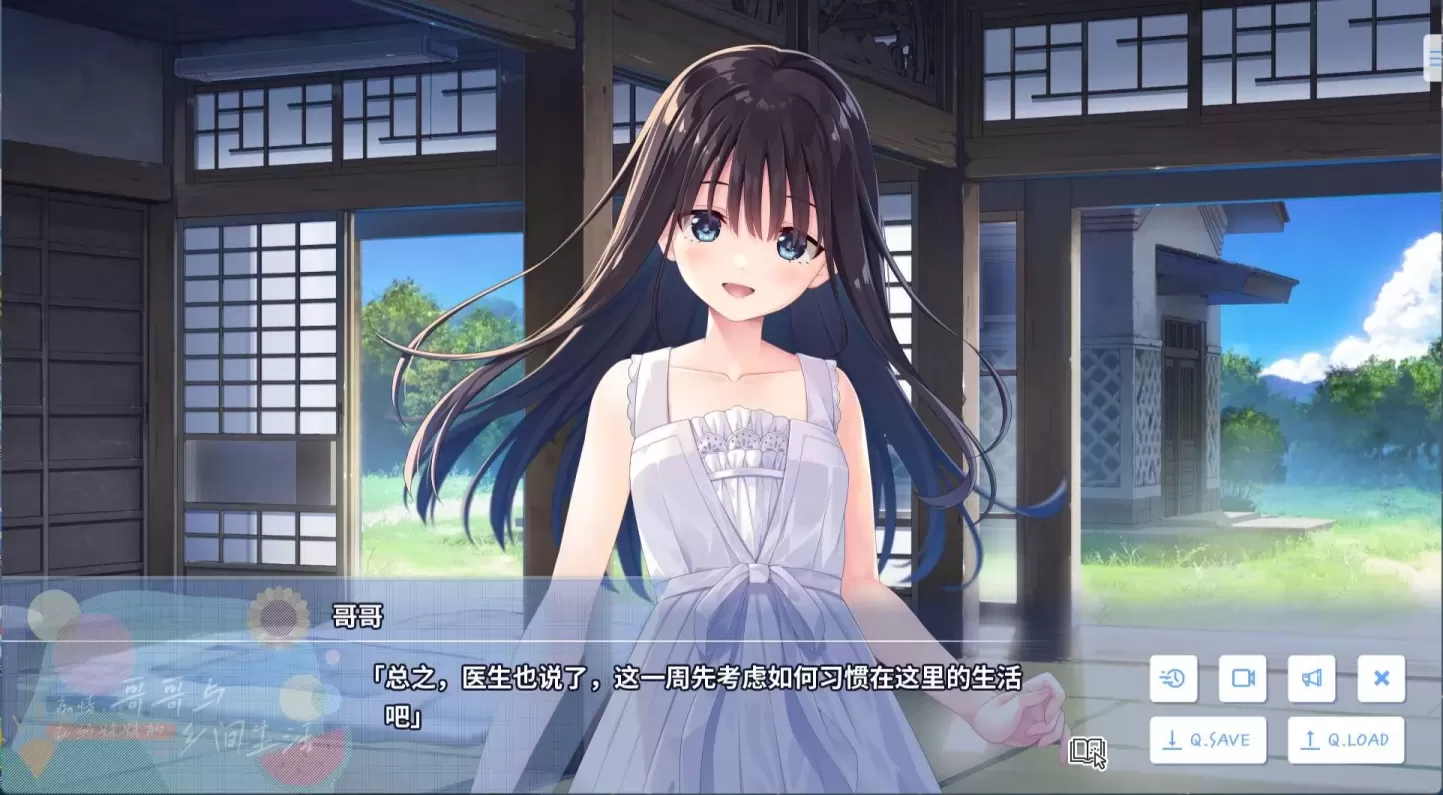Dismiss the quick menu with the X icon
The image size is (1443, 795).
tap(1381, 679)
